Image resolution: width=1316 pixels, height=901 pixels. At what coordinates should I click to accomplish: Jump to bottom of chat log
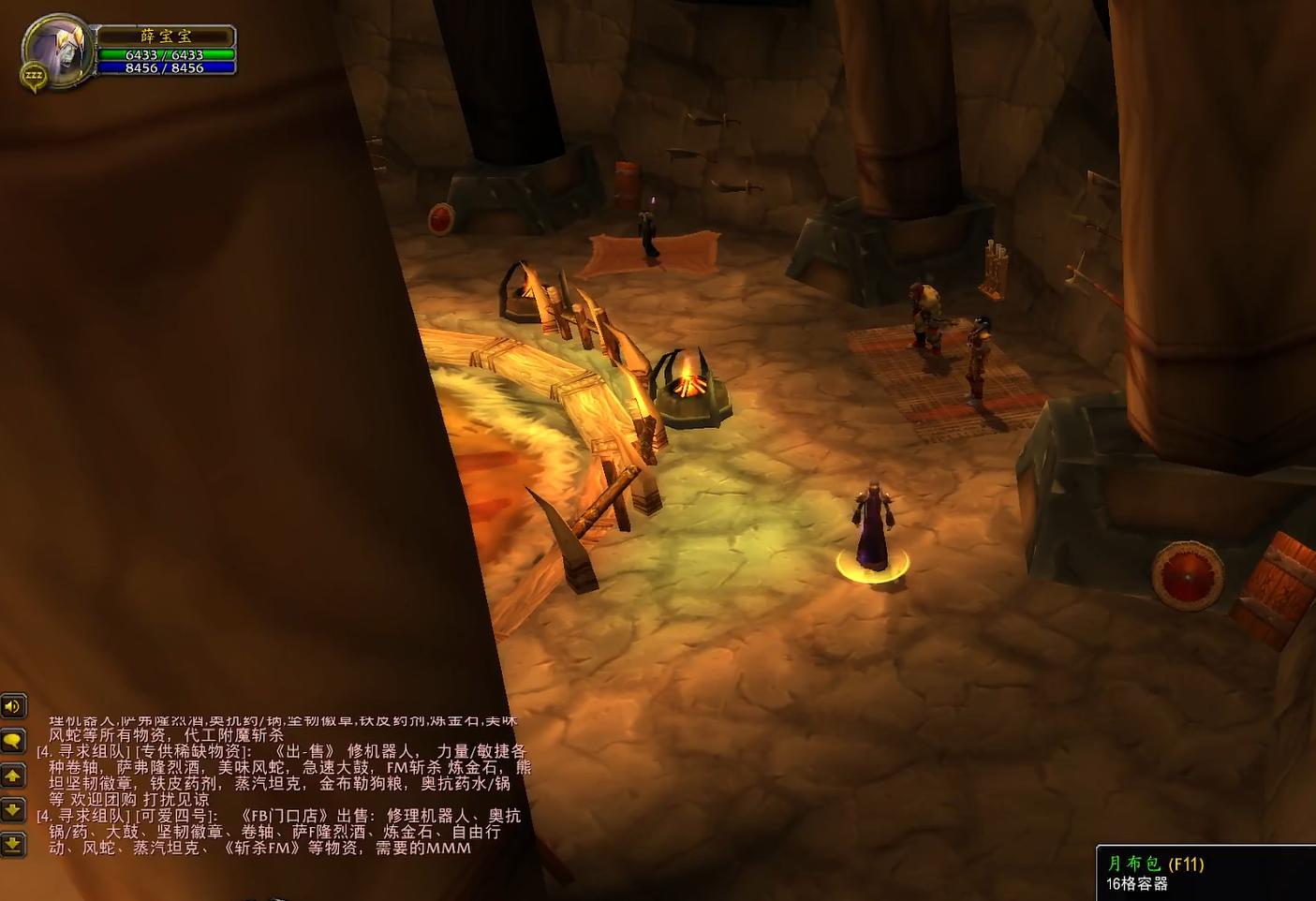click(x=13, y=844)
